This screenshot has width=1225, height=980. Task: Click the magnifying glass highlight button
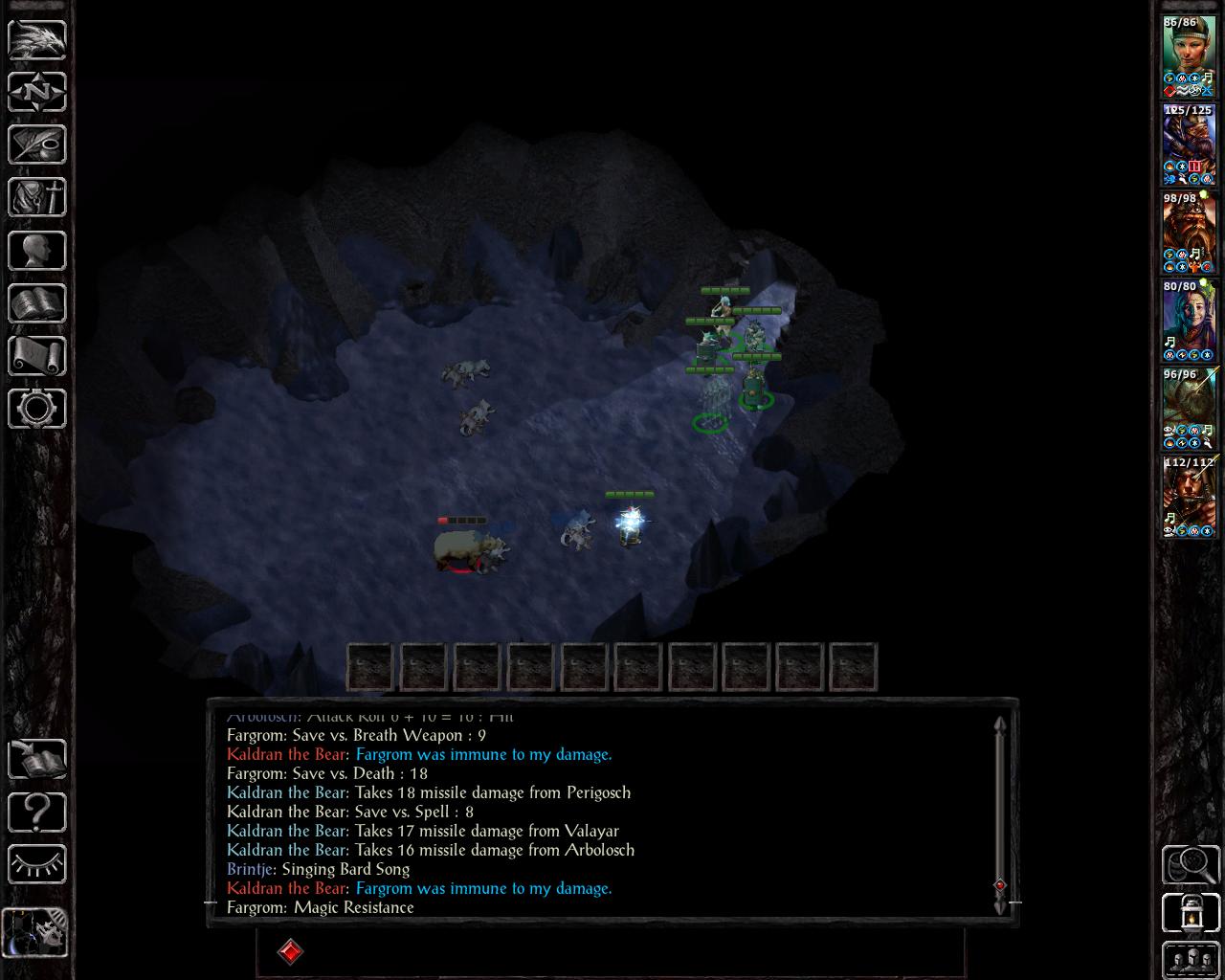point(1191,865)
